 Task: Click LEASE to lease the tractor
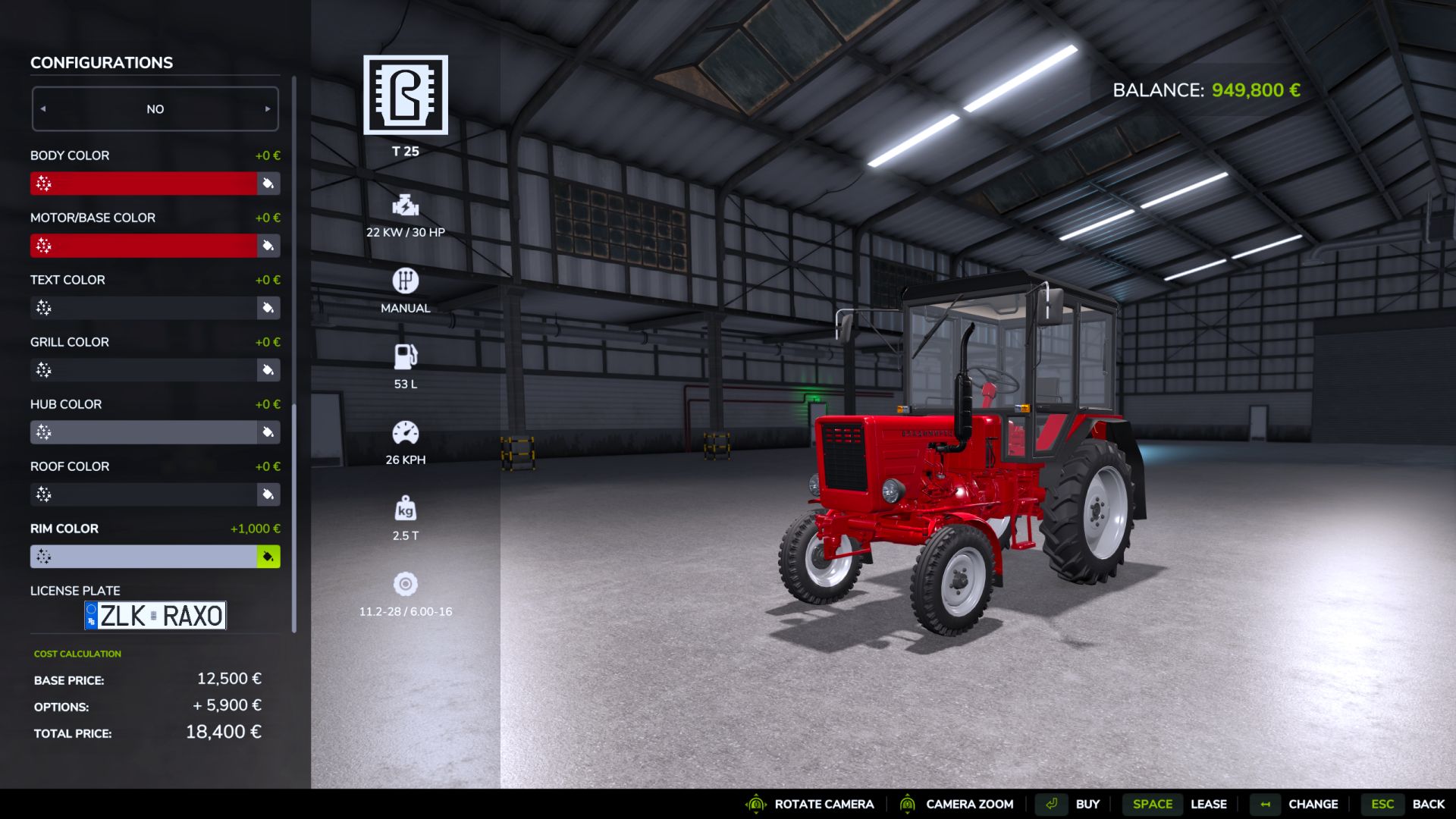[1209, 804]
